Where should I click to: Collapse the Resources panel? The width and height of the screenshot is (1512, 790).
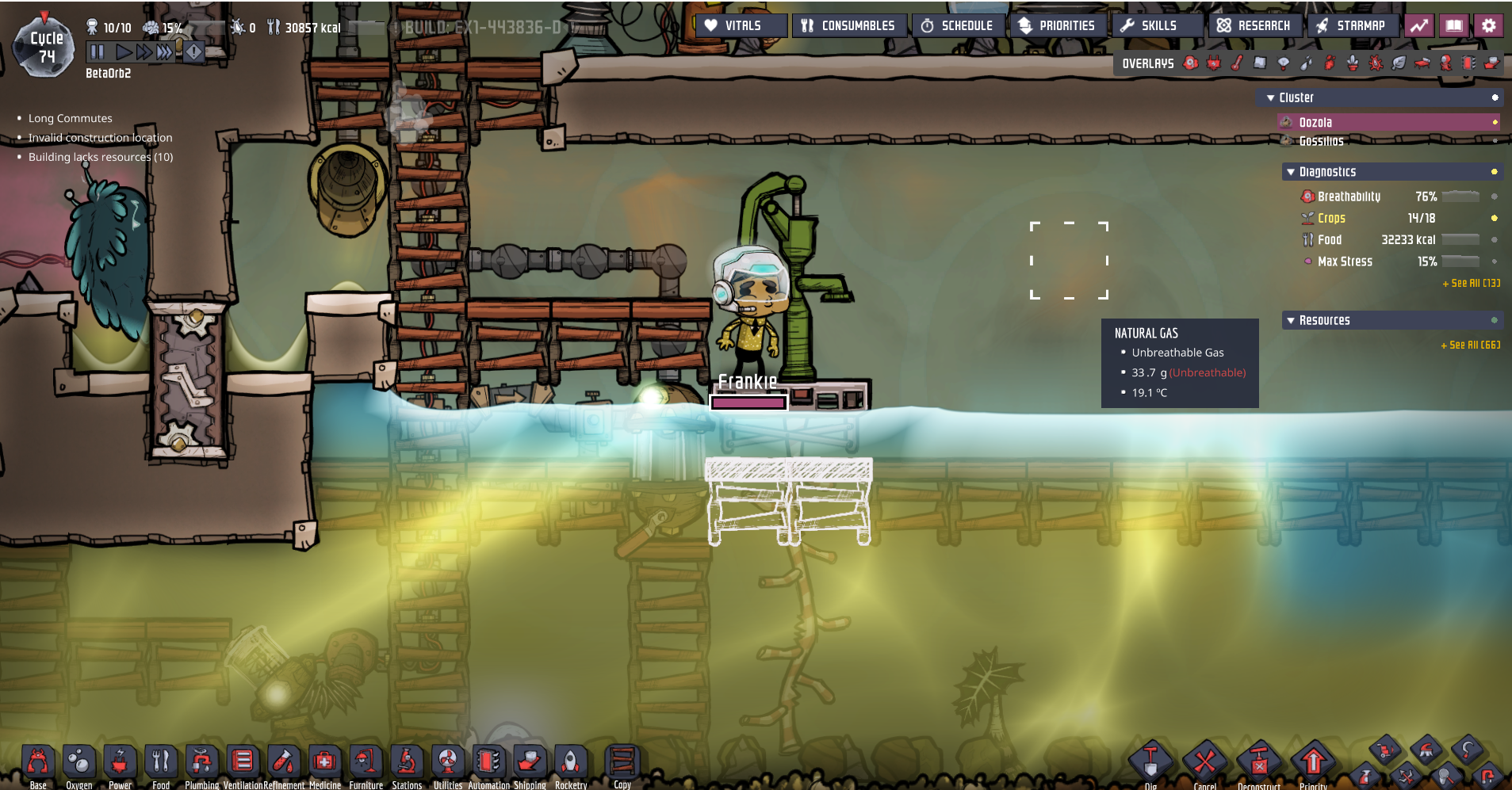pyautogui.click(x=1291, y=320)
